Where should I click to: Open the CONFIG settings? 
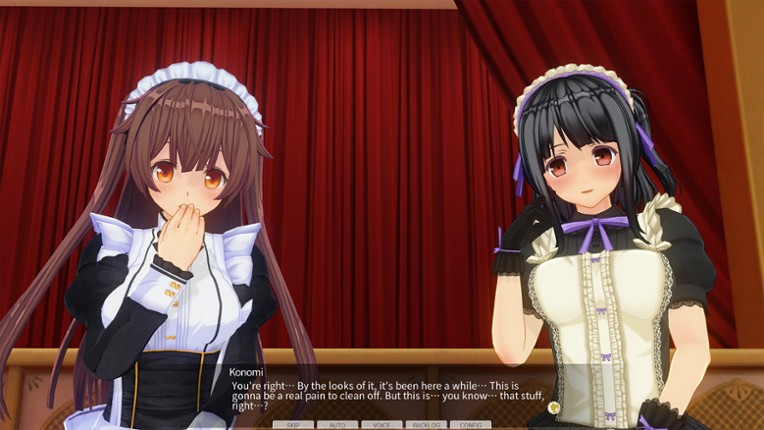click(x=470, y=425)
